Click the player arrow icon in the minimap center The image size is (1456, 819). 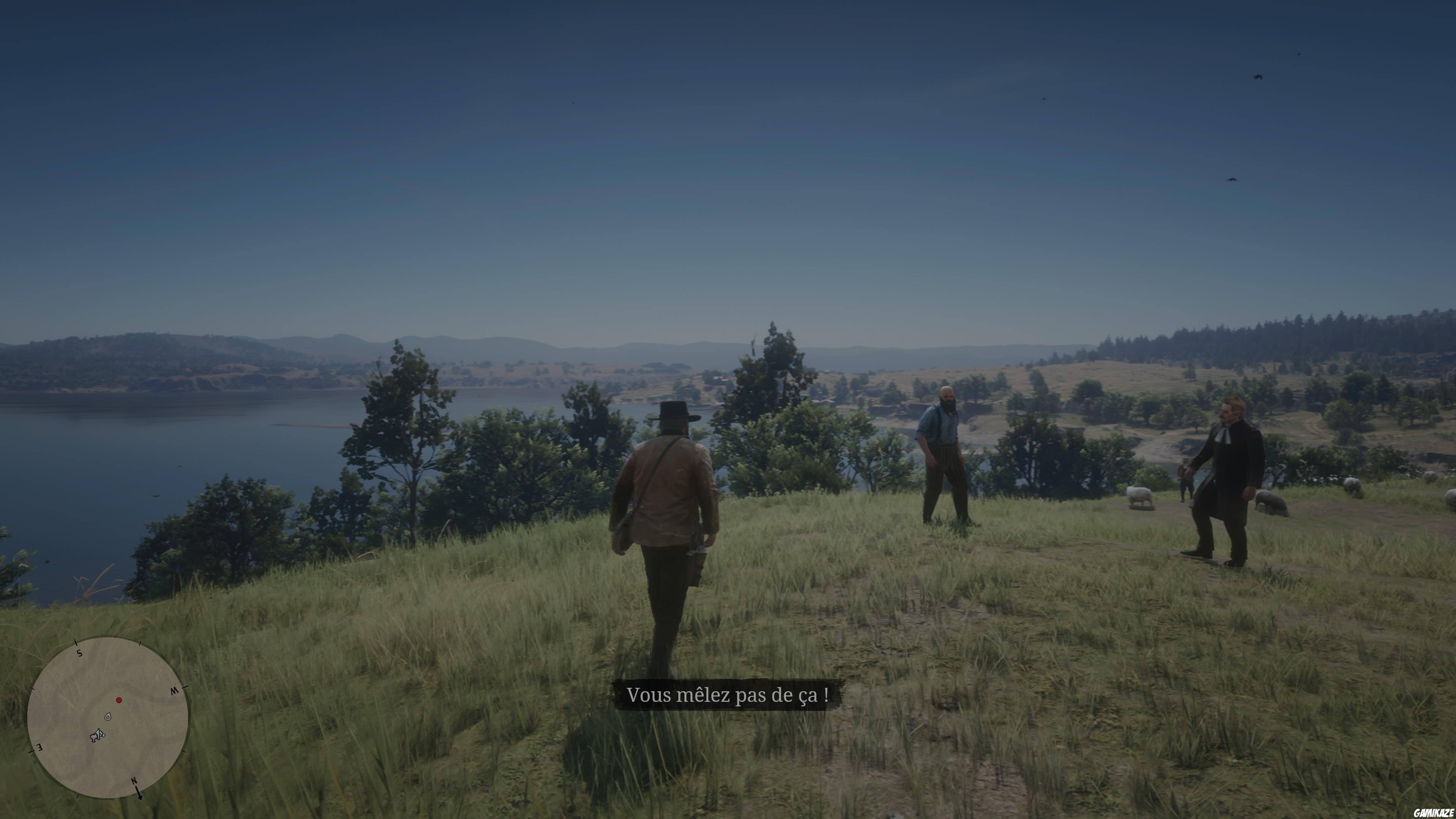coord(99,734)
